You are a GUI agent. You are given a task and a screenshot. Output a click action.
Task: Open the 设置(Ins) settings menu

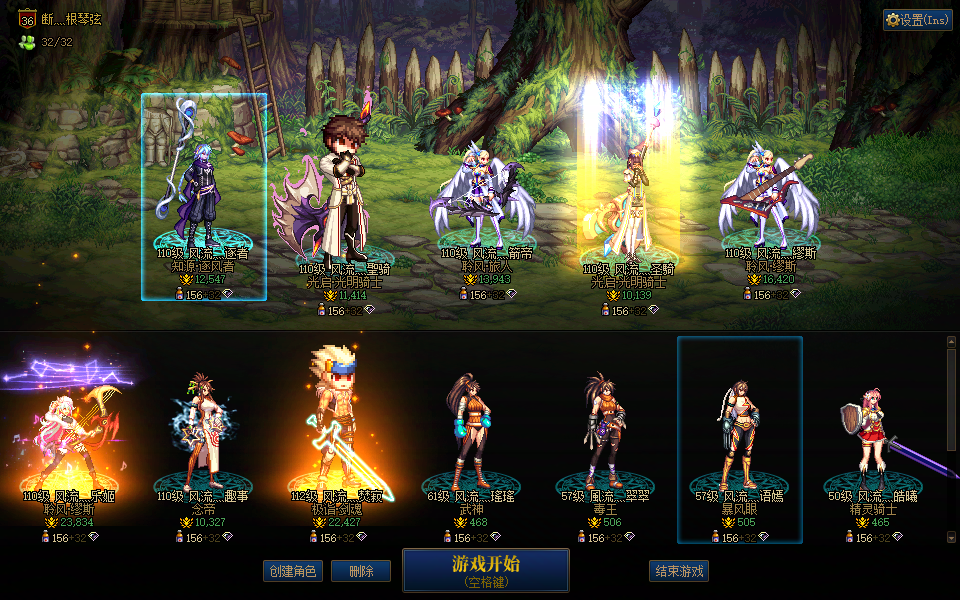pos(917,20)
